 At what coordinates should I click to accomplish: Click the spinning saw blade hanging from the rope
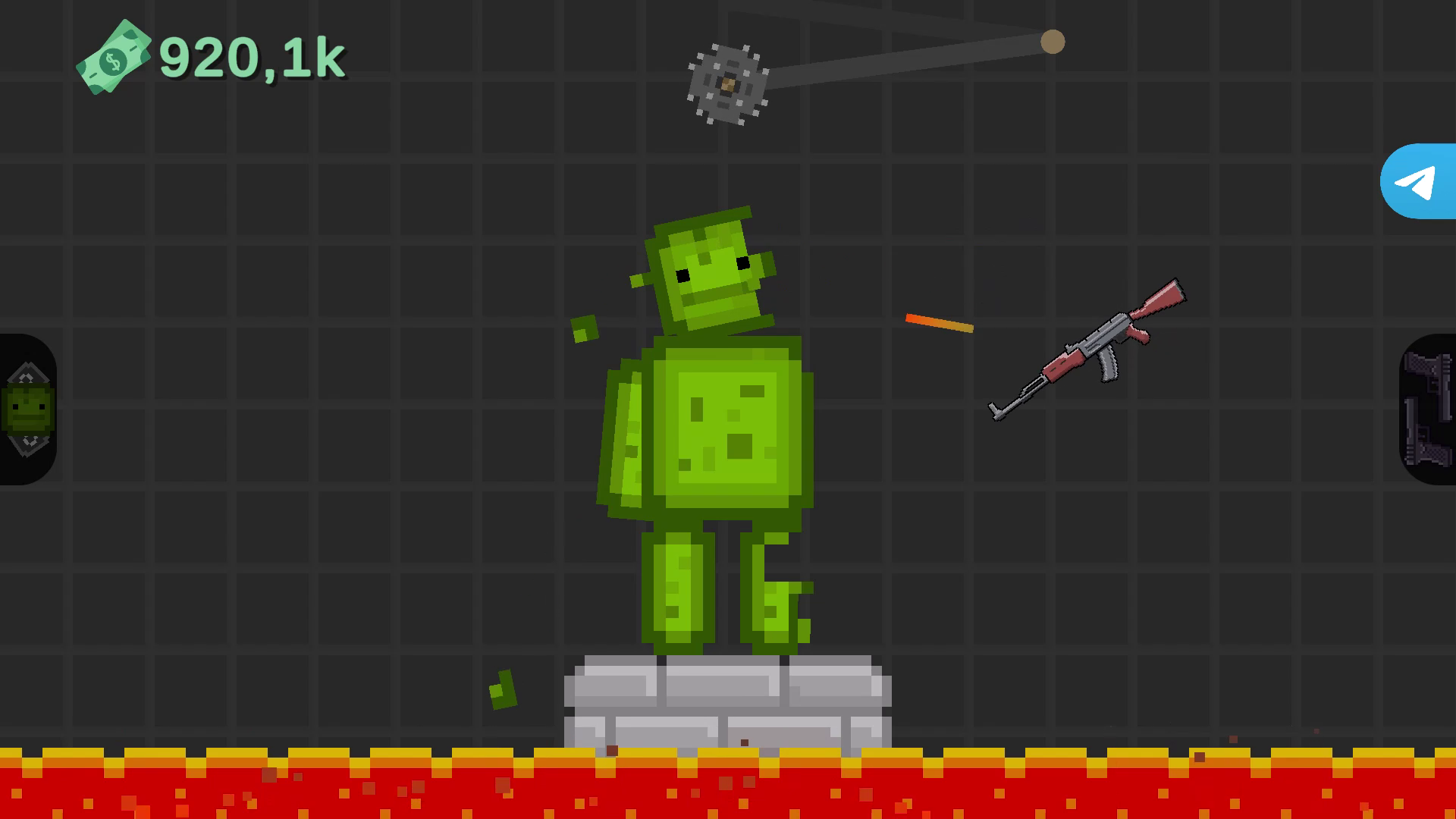coord(730,85)
